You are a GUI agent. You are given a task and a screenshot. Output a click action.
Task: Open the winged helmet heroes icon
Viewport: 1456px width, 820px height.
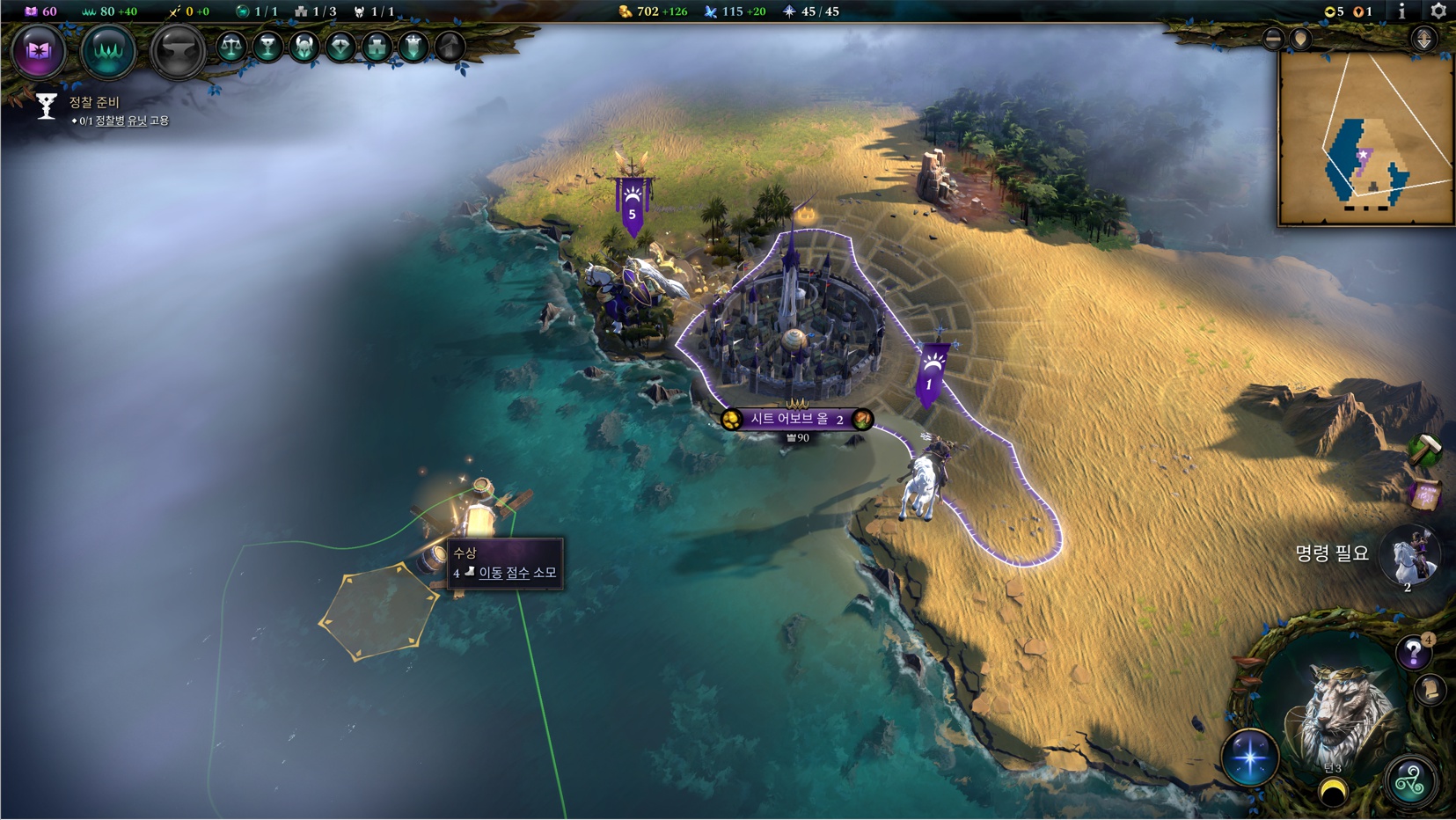click(x=304, y=47)
